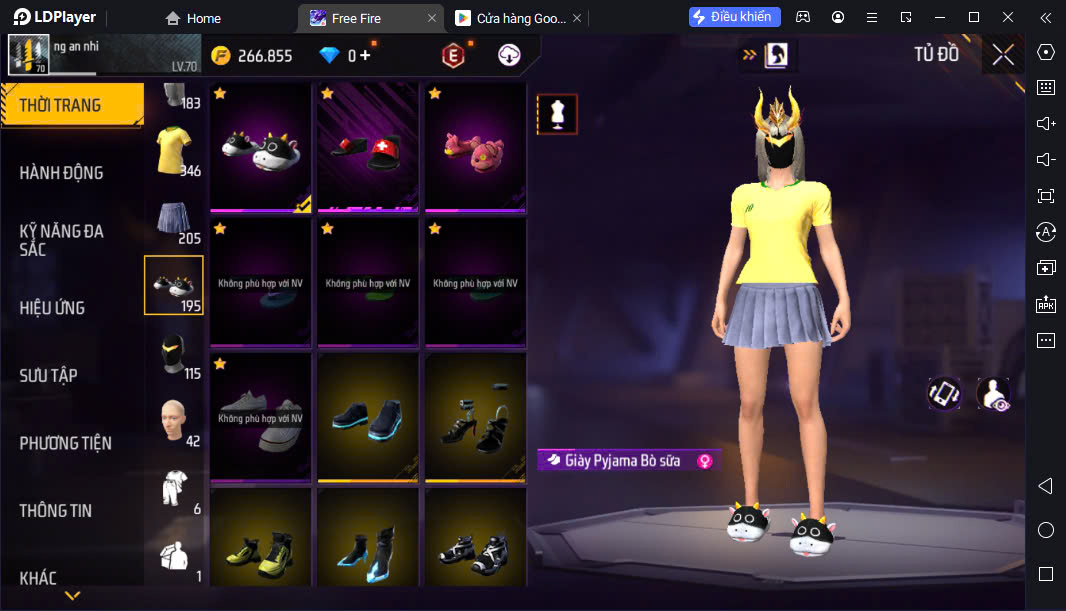Screen dimensions: 1066x611
Task: Choose the black high-heel sandals
Action: click(x=475, y=417)
